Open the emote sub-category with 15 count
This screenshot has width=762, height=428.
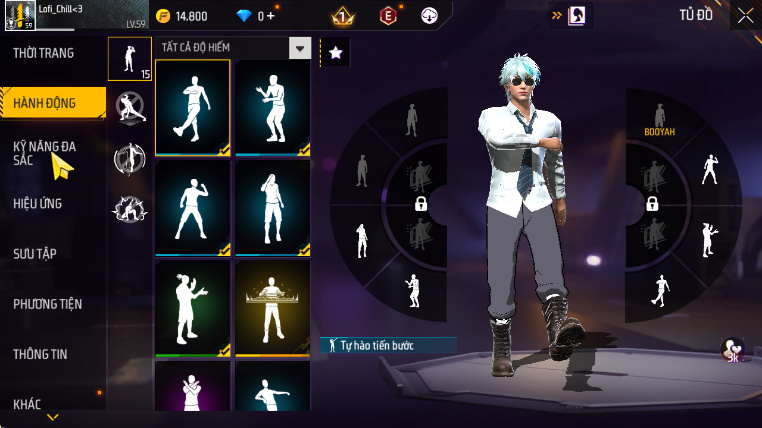coord(130,58)
